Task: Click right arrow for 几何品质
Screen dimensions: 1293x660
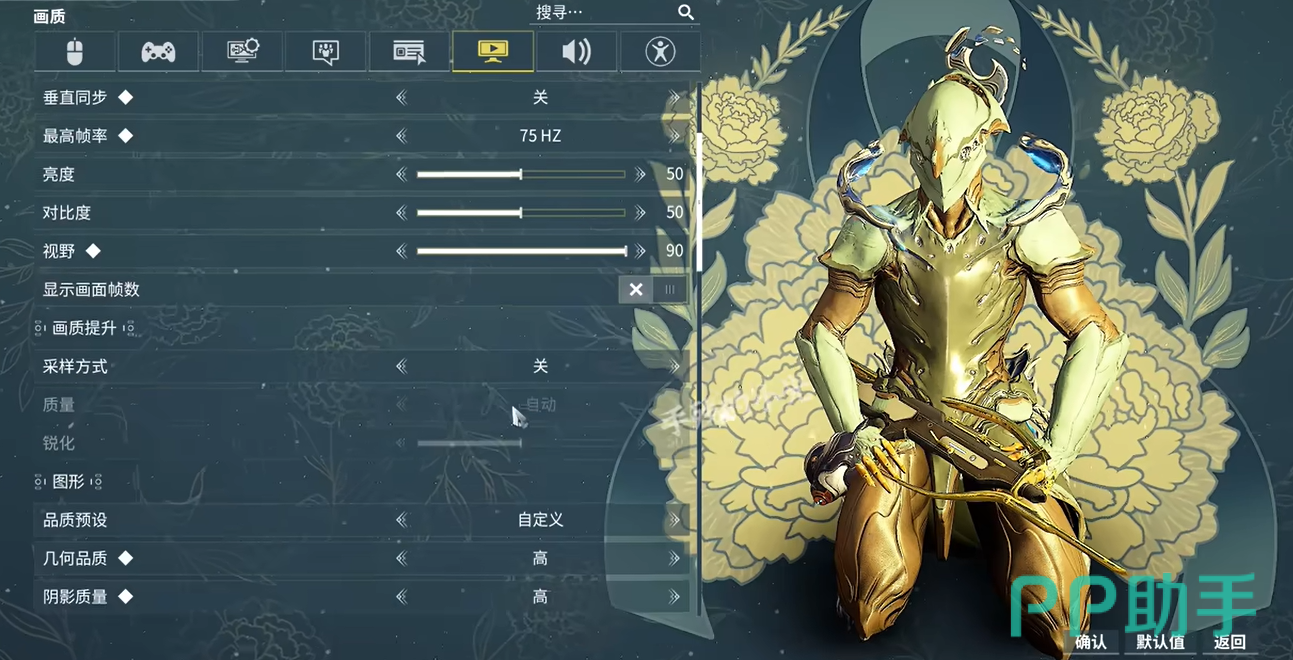Action: click(675, 559)
